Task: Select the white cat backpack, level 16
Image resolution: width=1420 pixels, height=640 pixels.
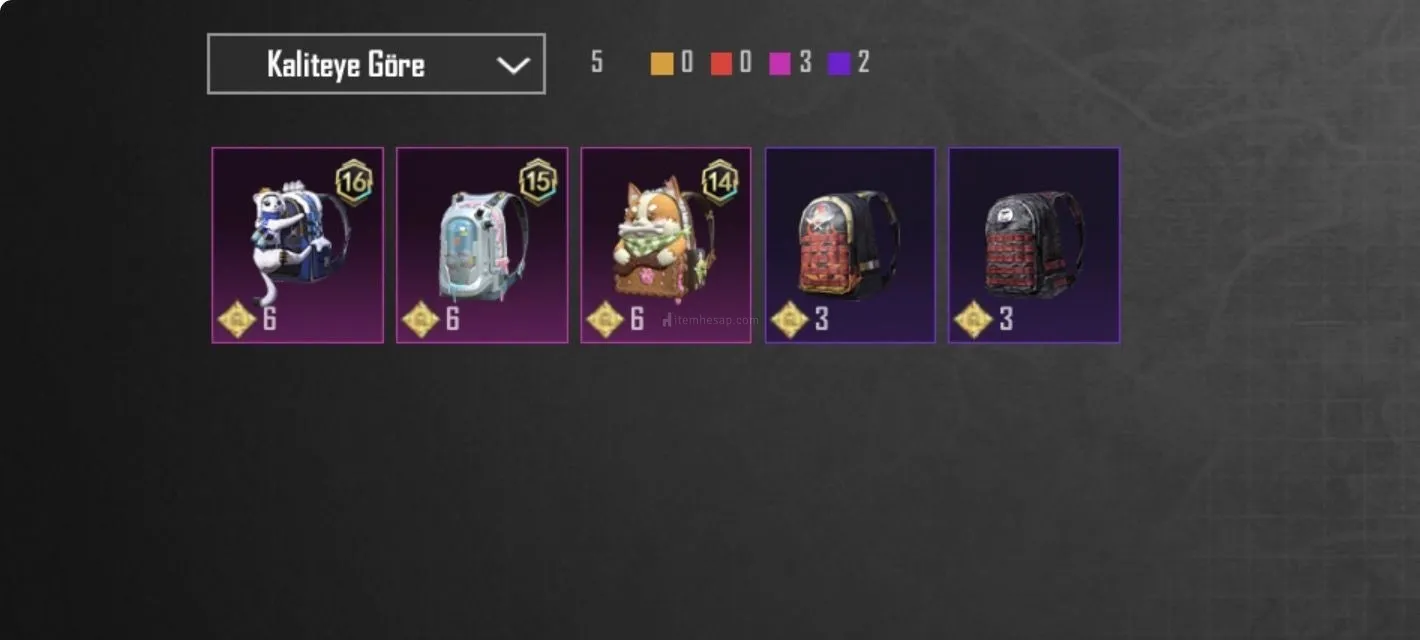Action: point(297,245)
